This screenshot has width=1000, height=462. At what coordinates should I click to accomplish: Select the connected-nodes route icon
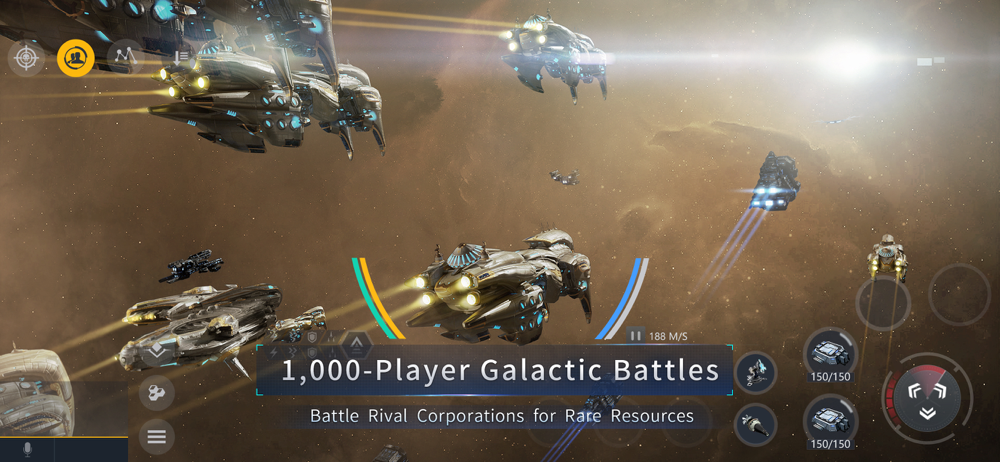coord(124,58)
